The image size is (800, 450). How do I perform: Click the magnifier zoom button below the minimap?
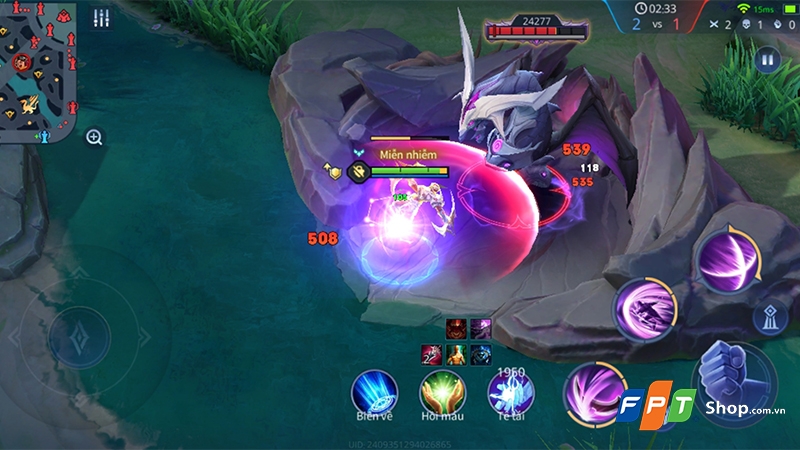[94, 137]
